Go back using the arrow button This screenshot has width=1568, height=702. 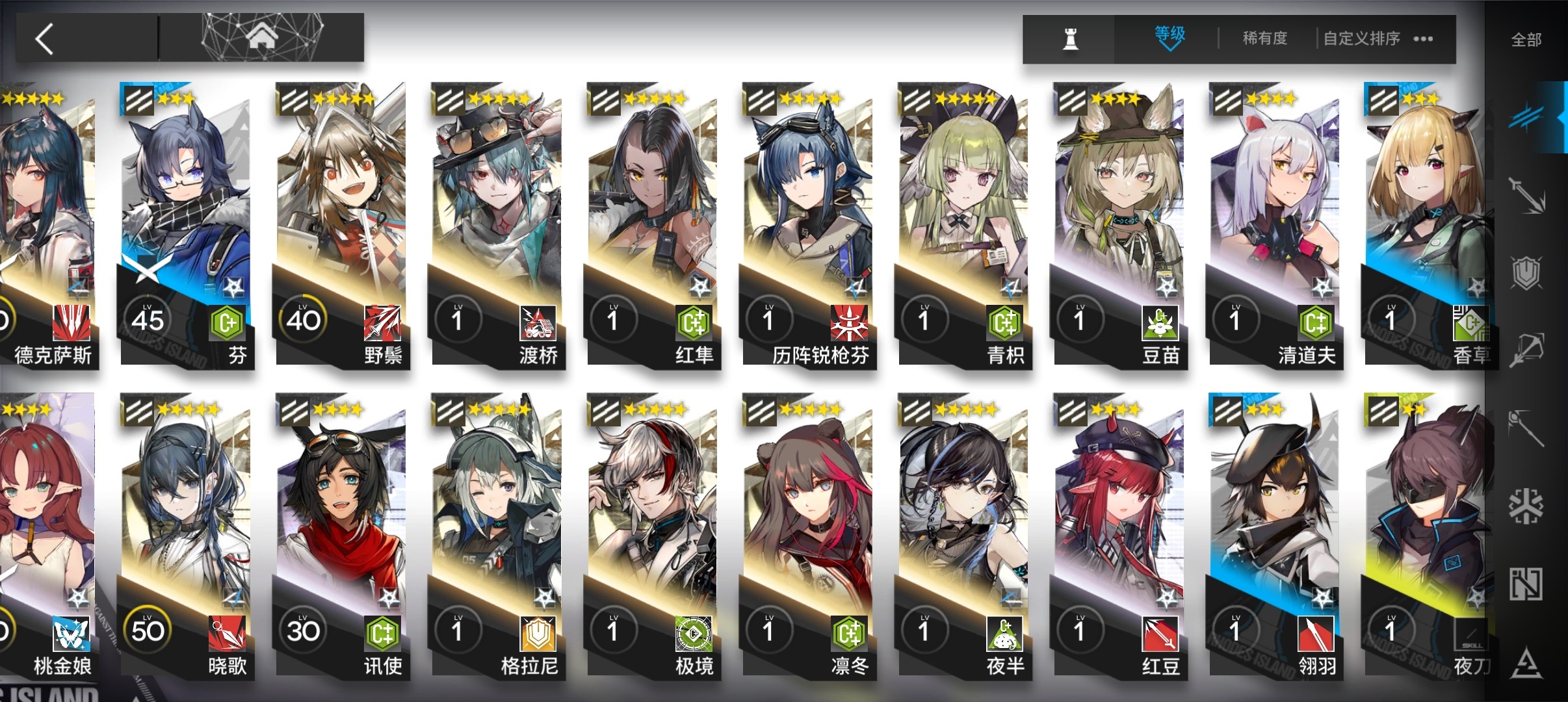click(44, 39)
